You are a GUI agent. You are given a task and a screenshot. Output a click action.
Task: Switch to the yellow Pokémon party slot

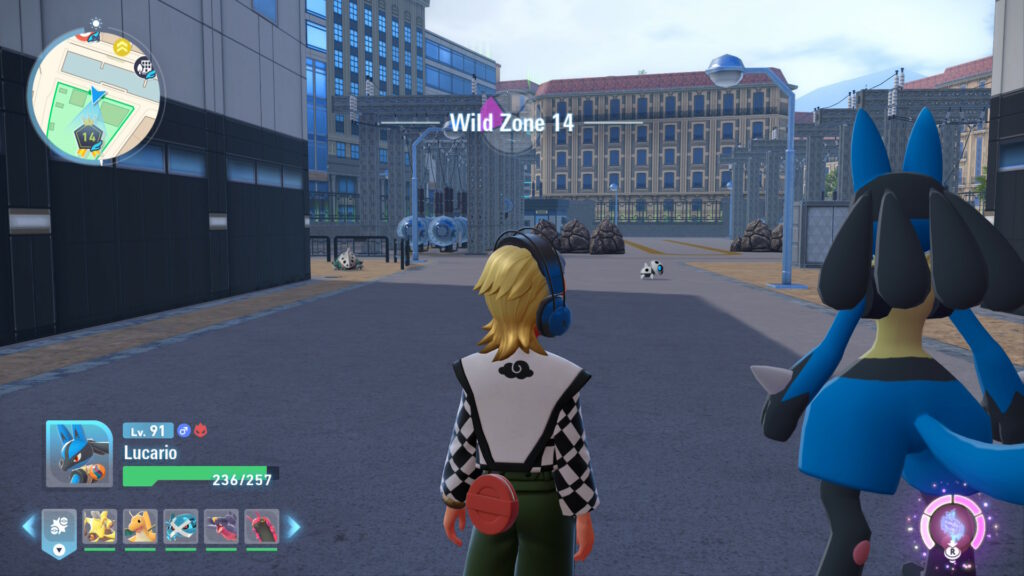[x=99, y=526]
